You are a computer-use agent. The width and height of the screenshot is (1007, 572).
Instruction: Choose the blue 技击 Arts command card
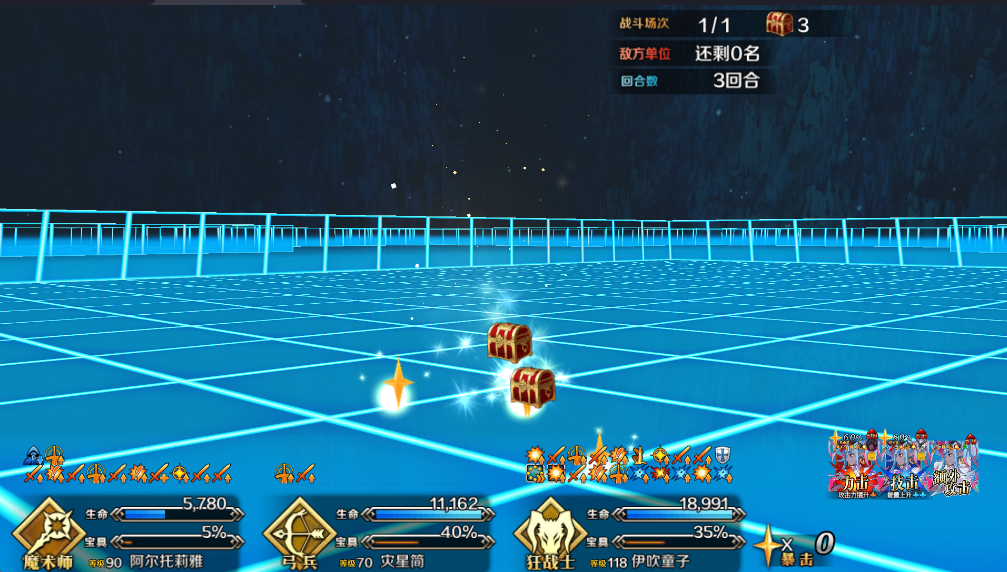(x=904, y=468)
